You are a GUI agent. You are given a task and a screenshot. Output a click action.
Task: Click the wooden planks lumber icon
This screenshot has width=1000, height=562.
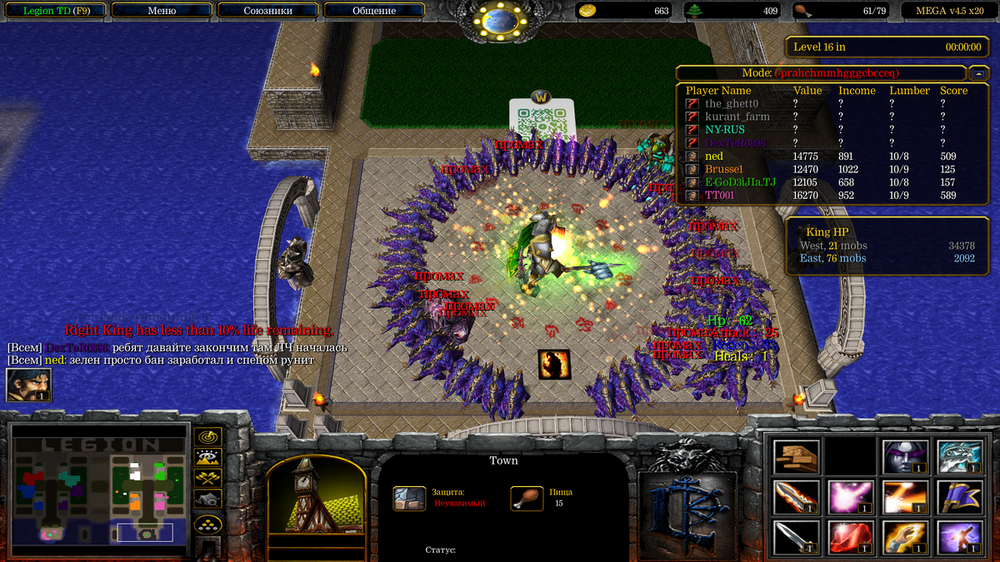click(x=796, y=456)
